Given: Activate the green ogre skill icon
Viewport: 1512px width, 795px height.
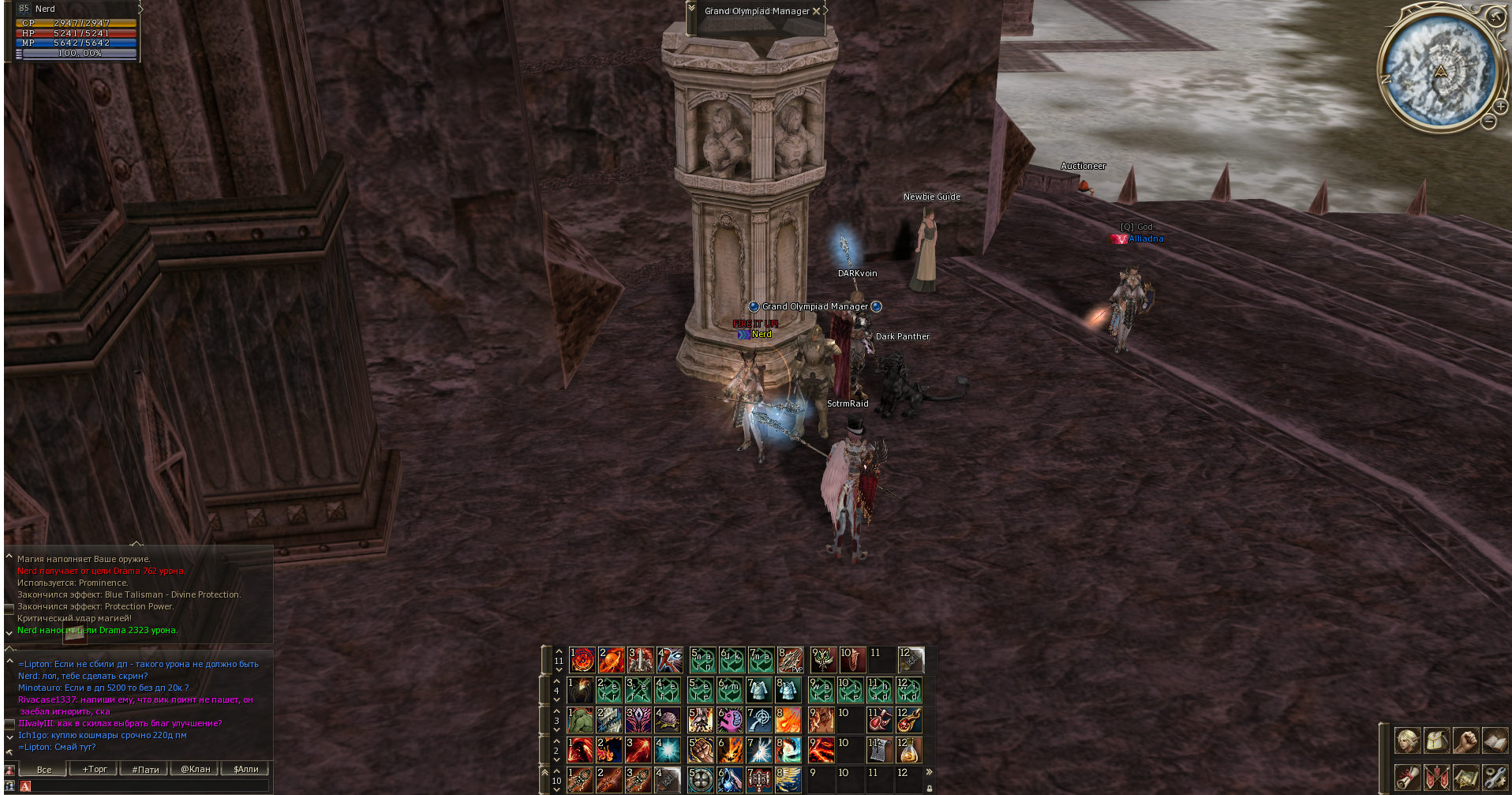Looking at the screenshot, I should 580,720.
